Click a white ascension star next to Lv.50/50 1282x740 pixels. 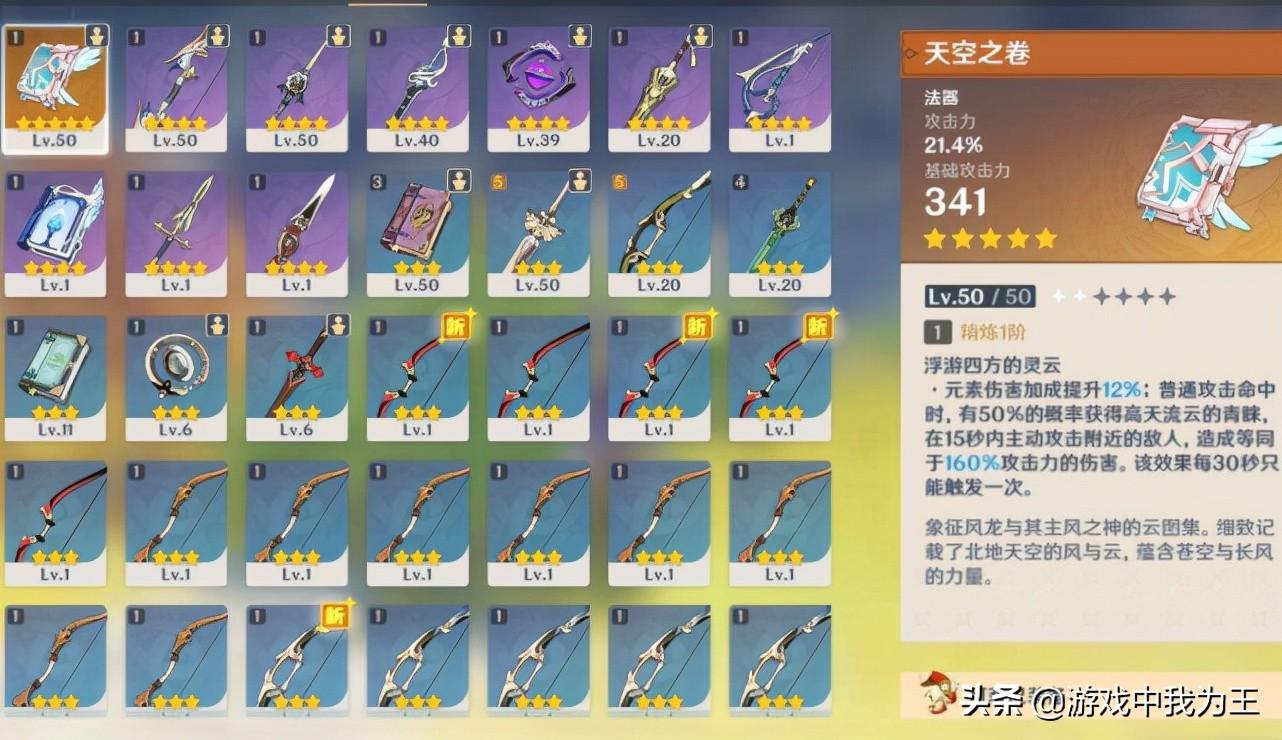pos(1058,295)
